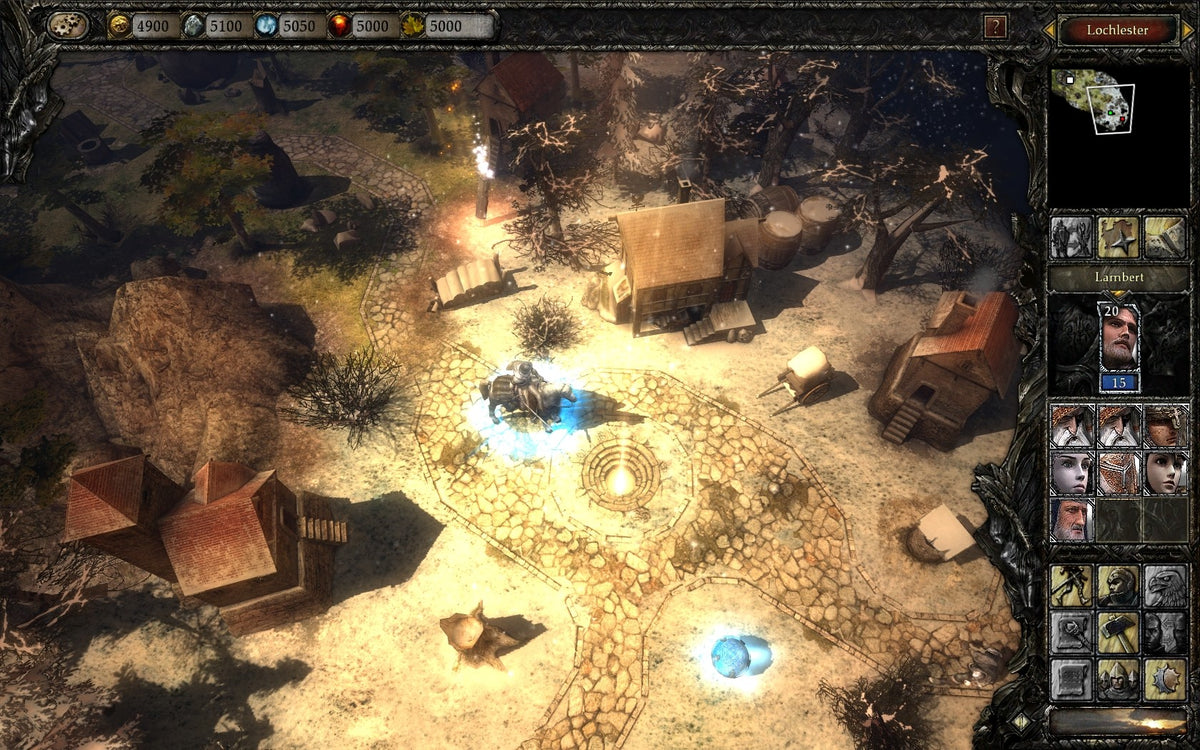This screenshot has width=1200, height=750.
Task: Select the hammer build icon
Action: pyautogui.click(x=1117, y=632)
